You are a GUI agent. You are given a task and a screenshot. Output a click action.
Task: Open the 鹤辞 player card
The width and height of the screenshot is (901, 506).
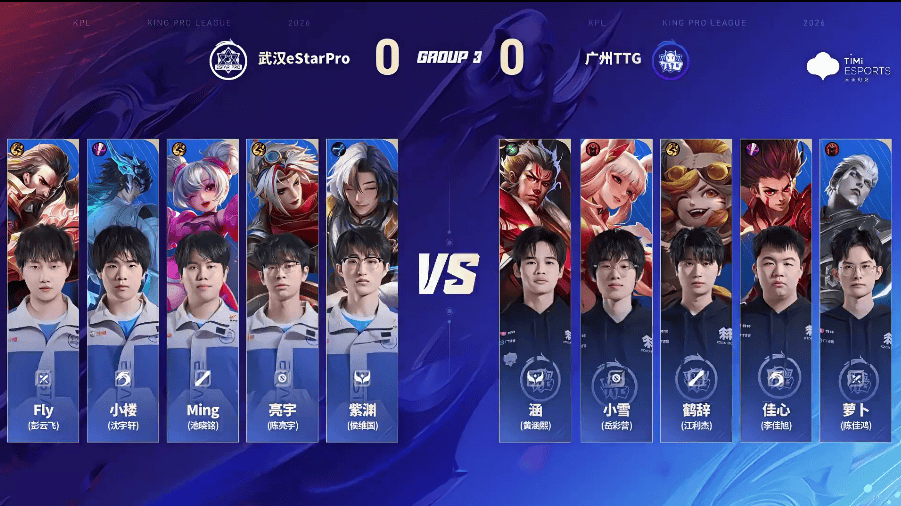click(x=695, y=290)
